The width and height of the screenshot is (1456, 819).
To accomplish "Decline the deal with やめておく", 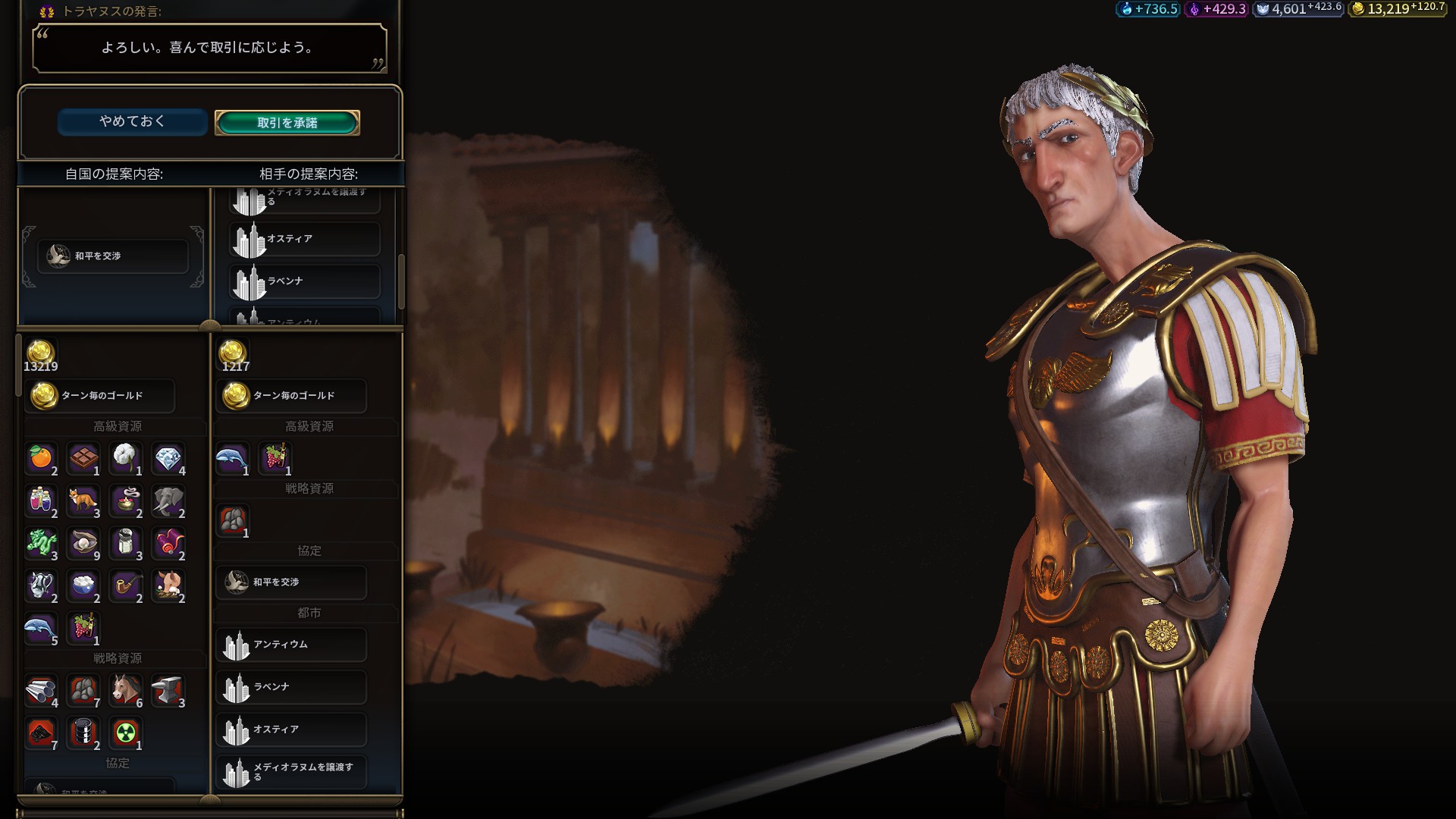I will 132,121.
